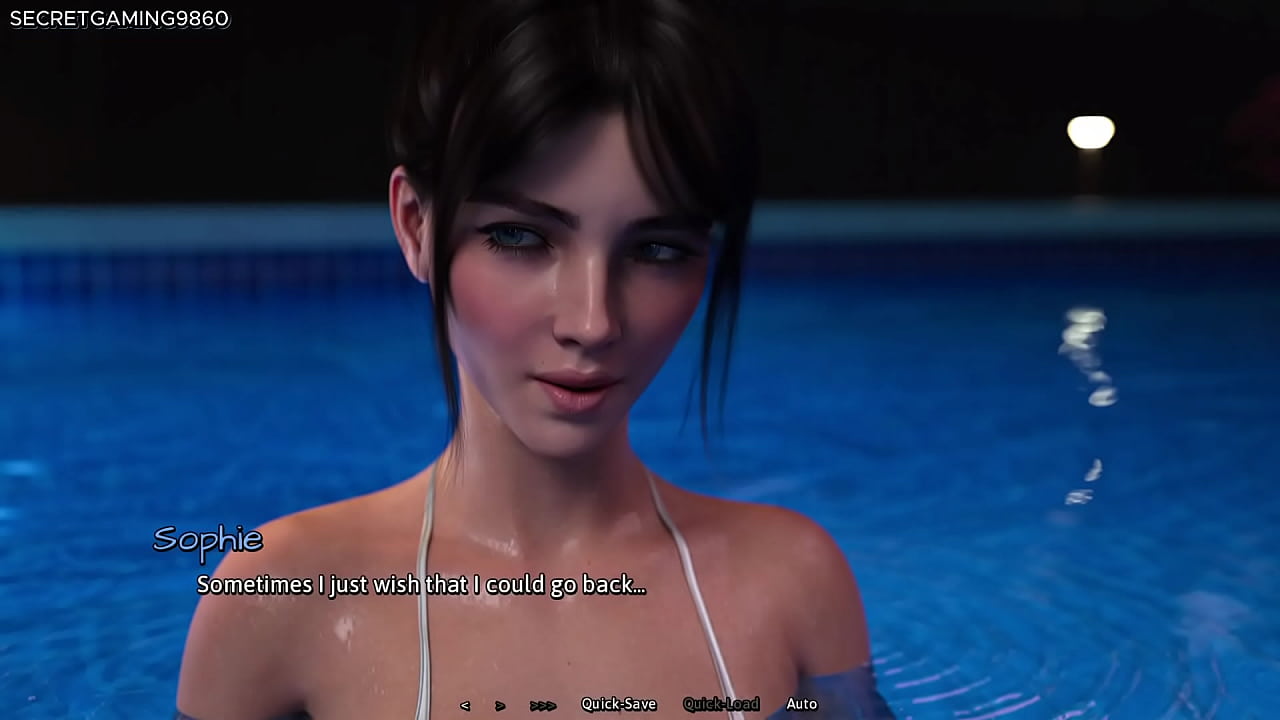This screenshot has height=720, width=1280.
Task: Click Sophie's dialogue line to continue
Action: [x=420, y=585]
